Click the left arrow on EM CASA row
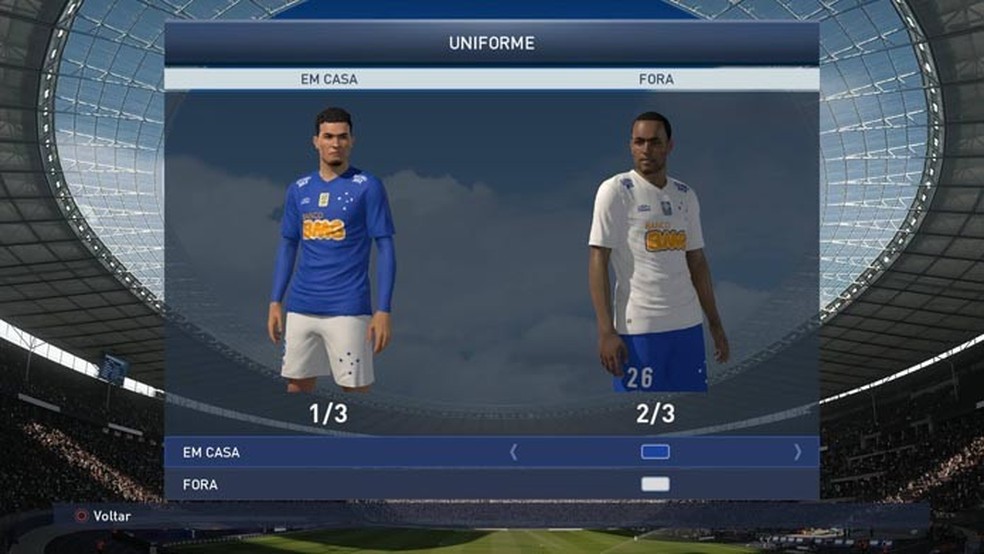Image resolution: width=984 pixels, height=554 pixels. point(514,452)
